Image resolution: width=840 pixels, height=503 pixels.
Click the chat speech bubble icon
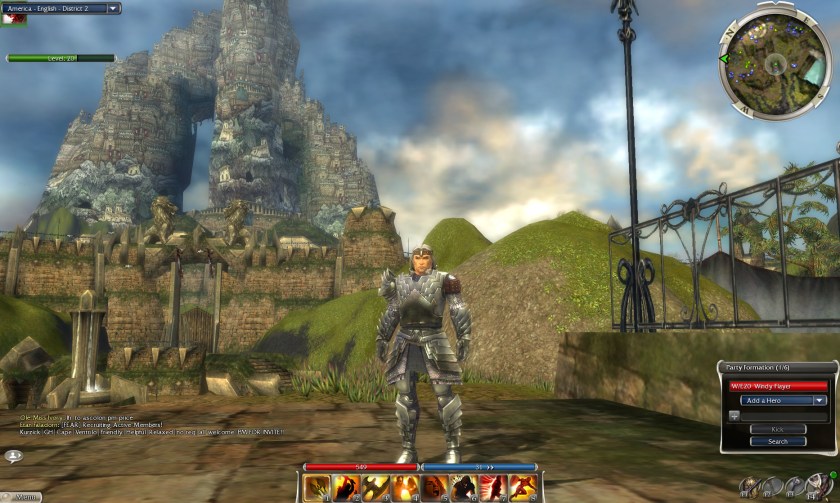[x=14, y=456]
